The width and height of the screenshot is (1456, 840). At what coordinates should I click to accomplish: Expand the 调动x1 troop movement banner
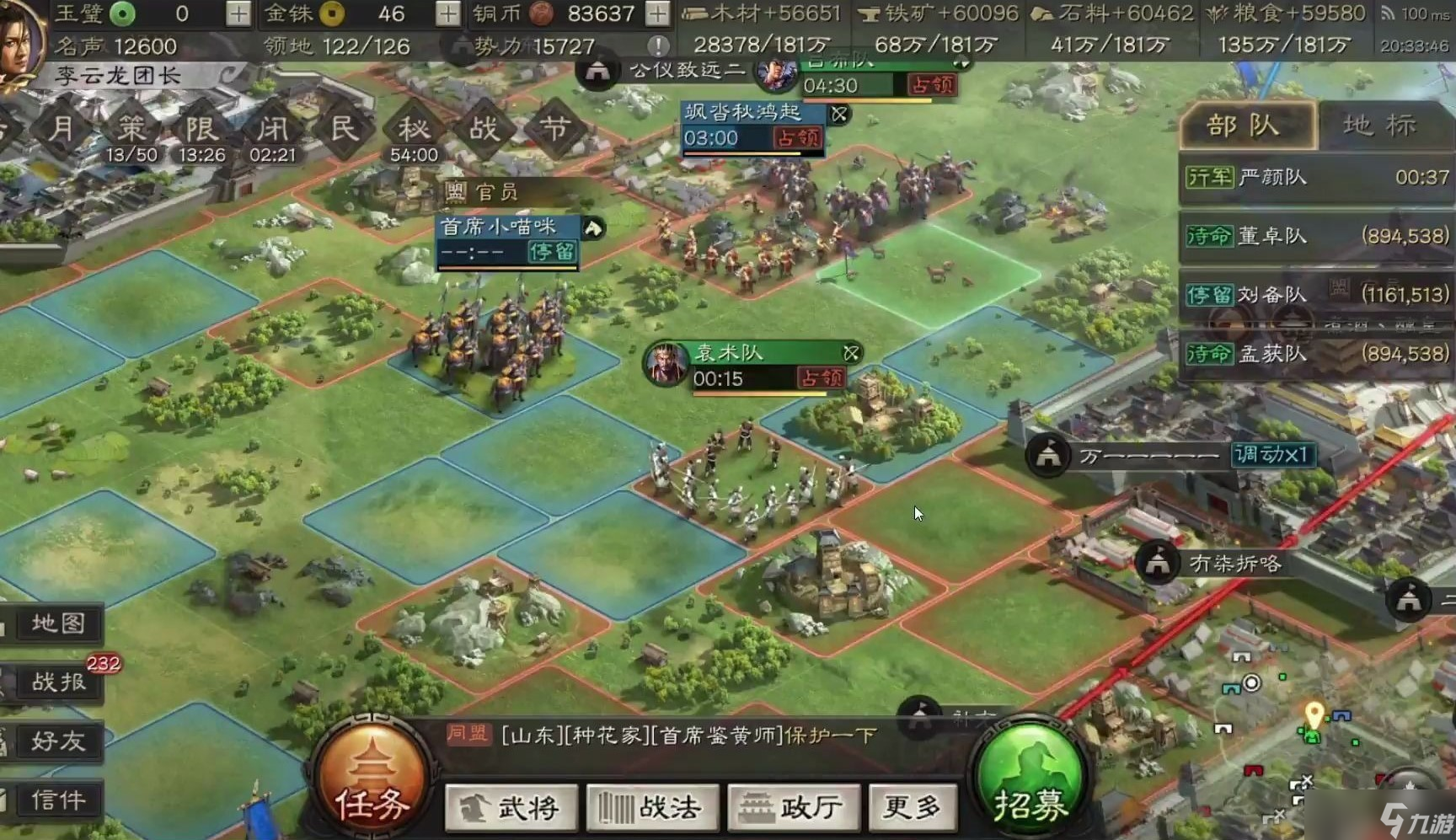tap(1274, 456)
